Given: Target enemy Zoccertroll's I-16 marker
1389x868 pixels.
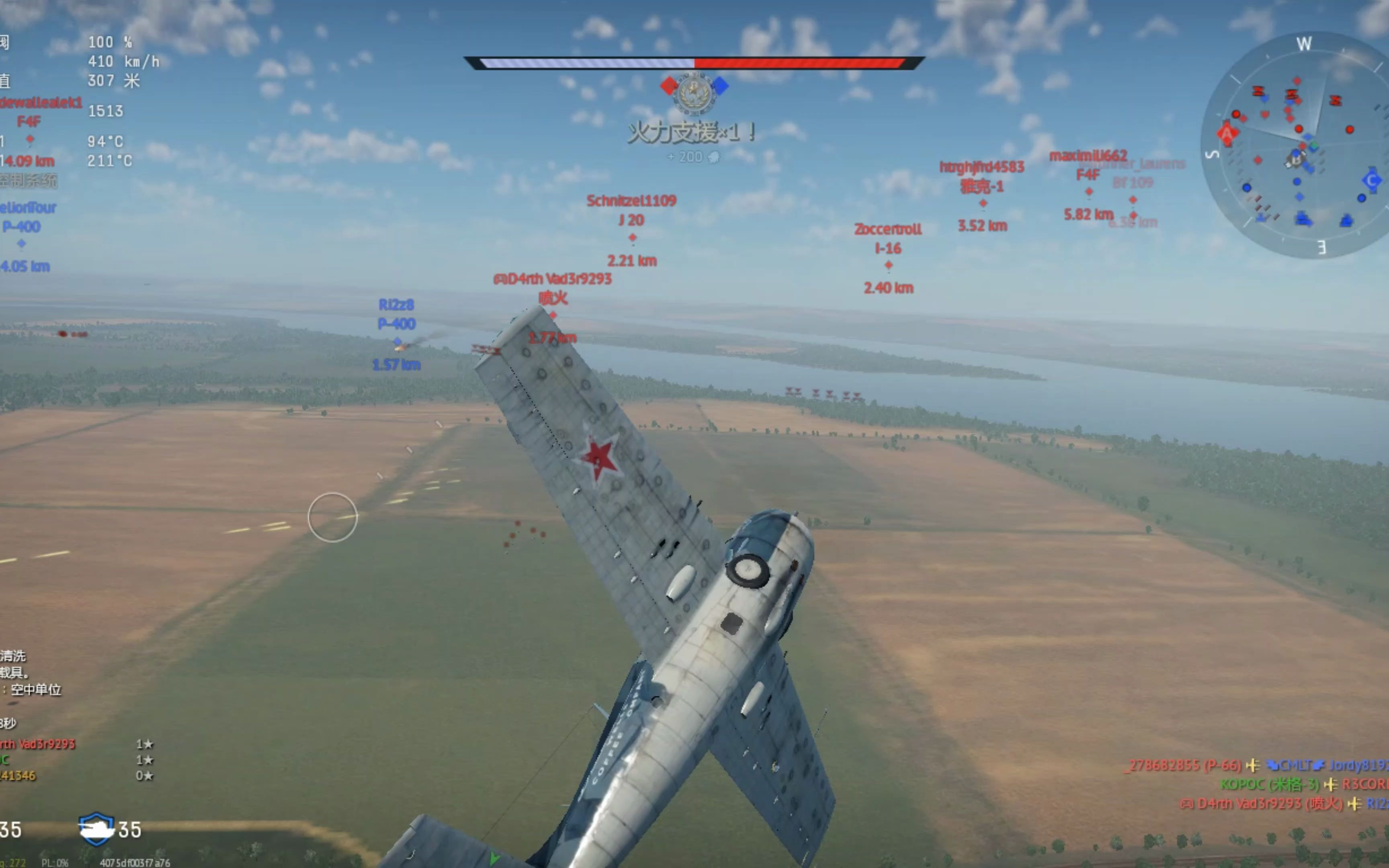Looking at the screenshot, I should 888,265.
